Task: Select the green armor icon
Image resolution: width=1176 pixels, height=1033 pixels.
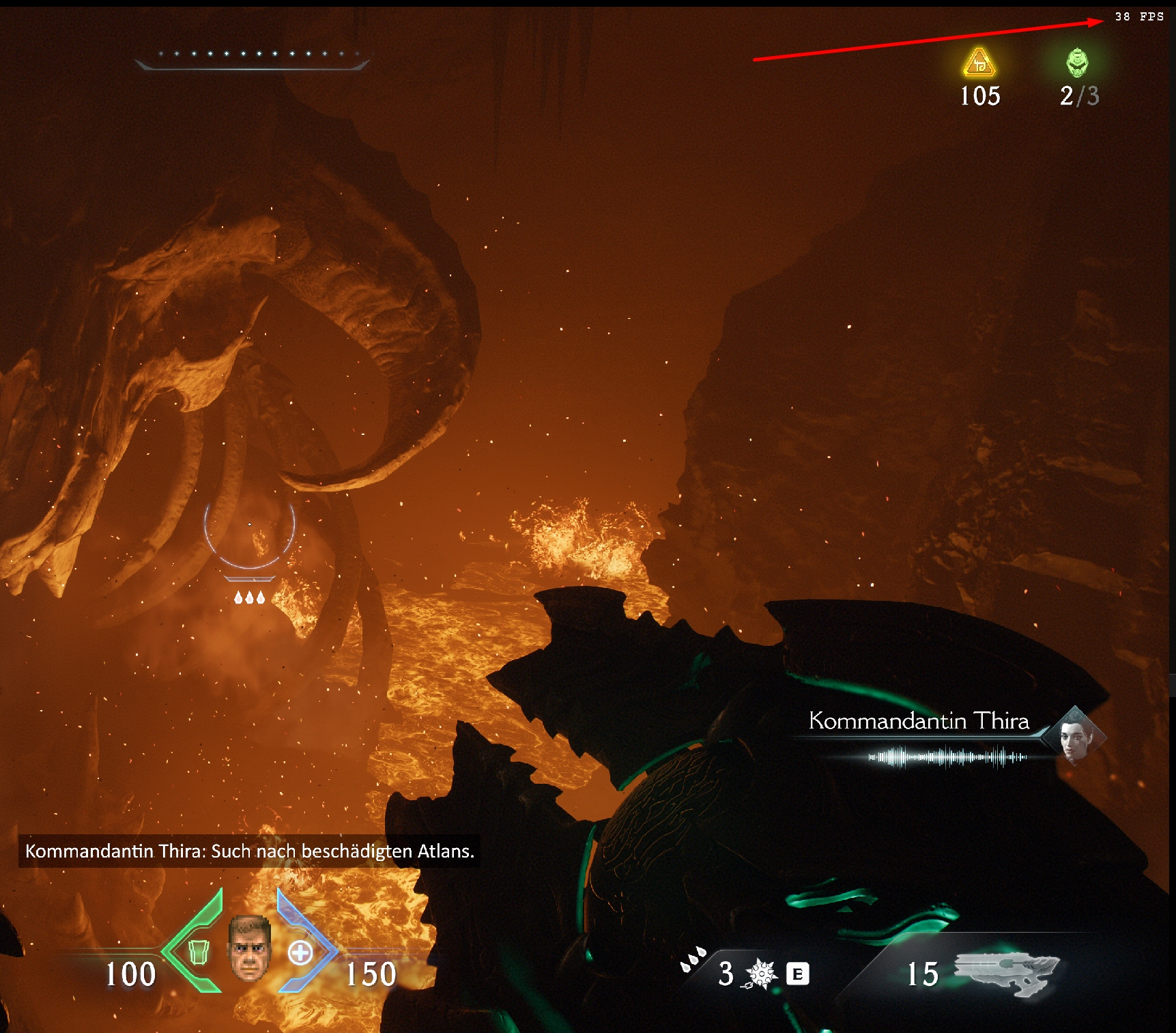Action: click(198, 951)
